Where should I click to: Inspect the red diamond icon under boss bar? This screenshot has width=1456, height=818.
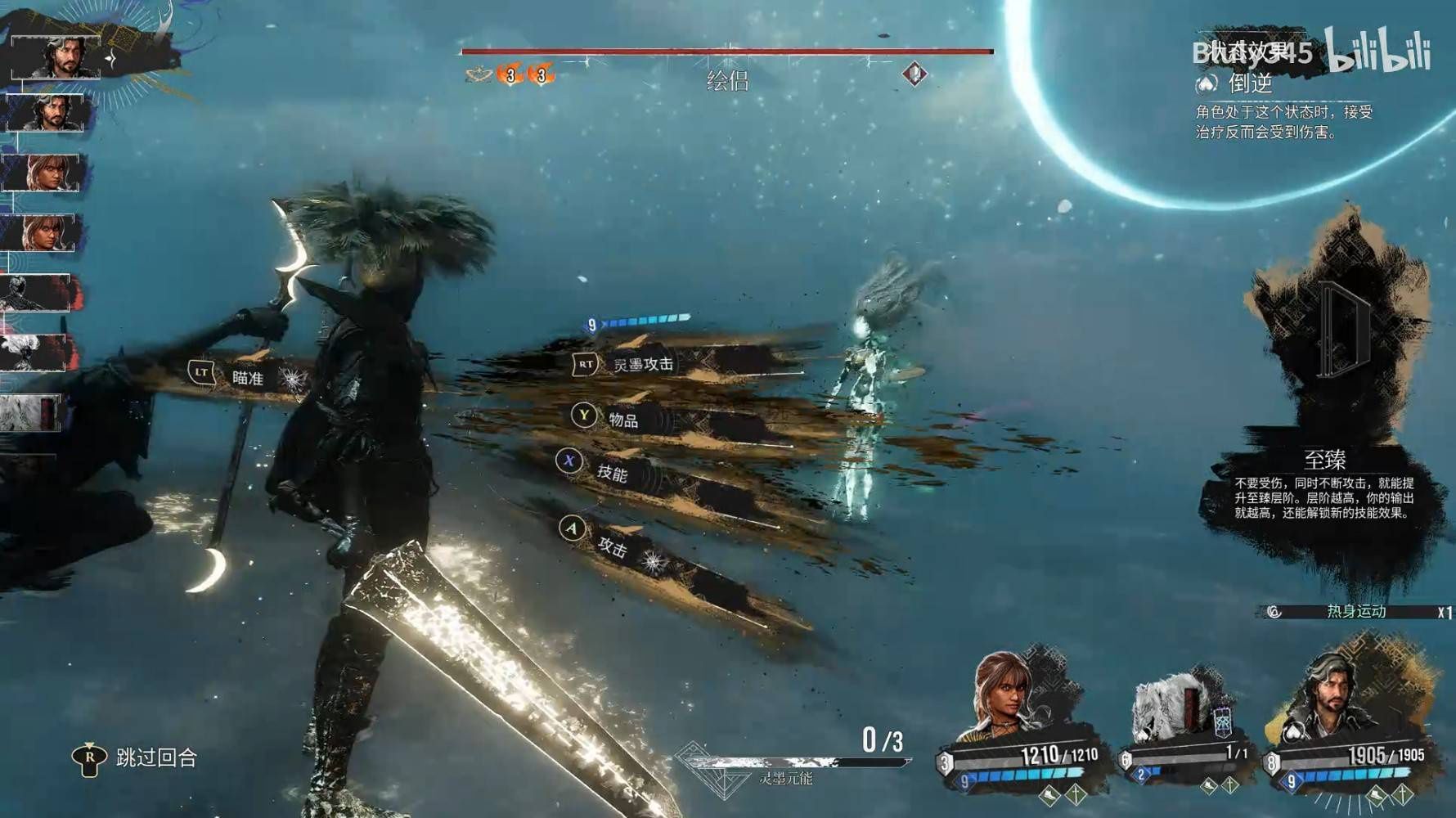click(914, 74)
